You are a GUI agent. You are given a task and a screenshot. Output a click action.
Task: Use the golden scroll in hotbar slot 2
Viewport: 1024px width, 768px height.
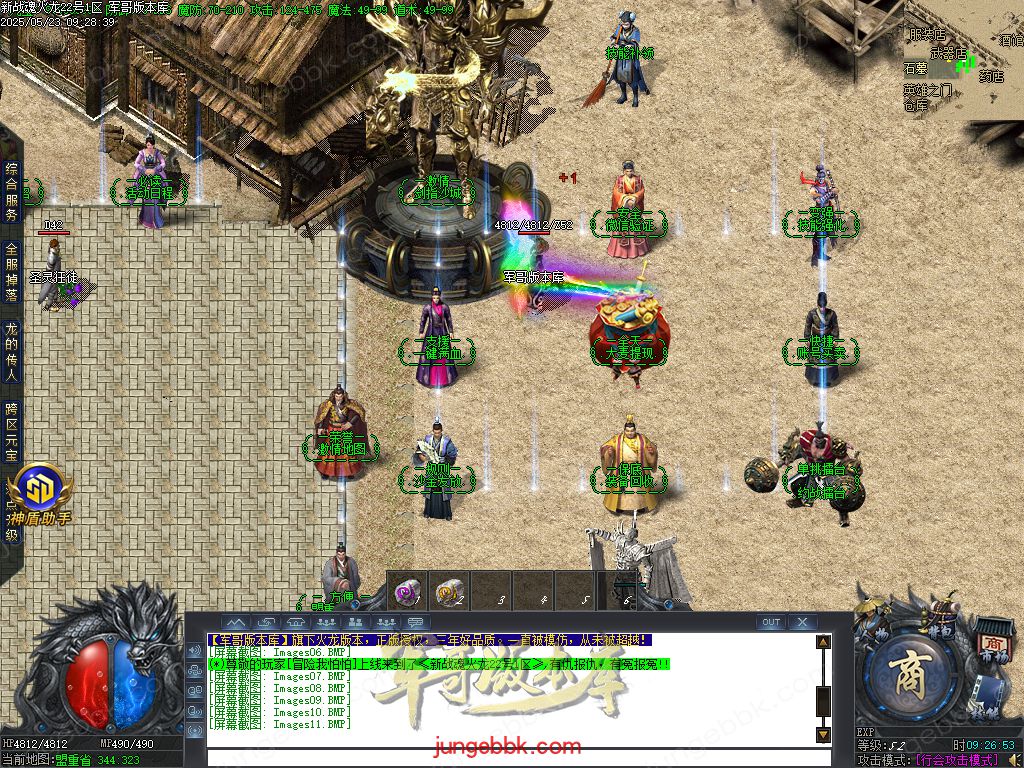[449, 591]
